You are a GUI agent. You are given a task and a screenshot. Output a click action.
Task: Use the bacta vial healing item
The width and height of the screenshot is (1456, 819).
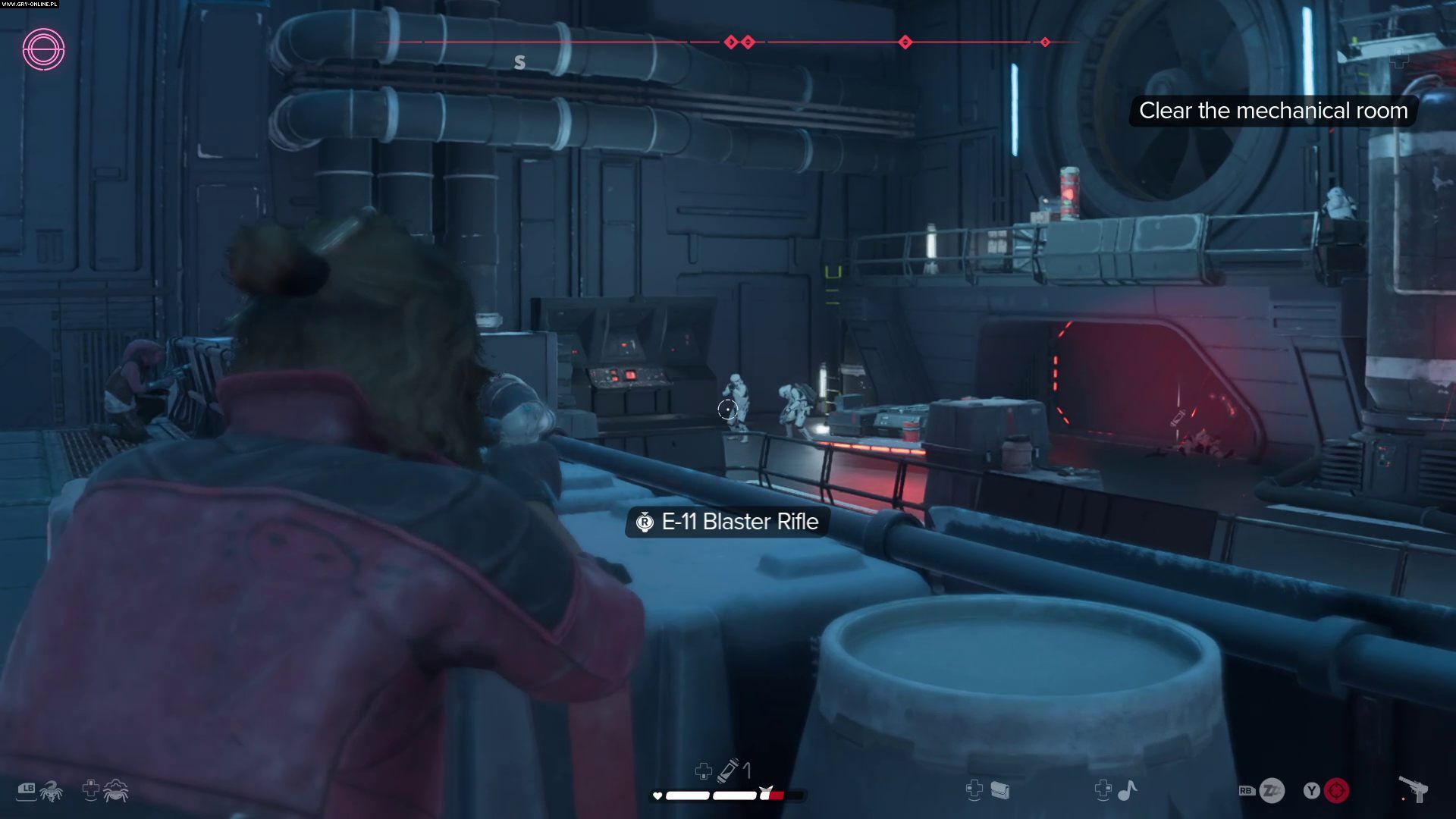[x=728, y=770]
